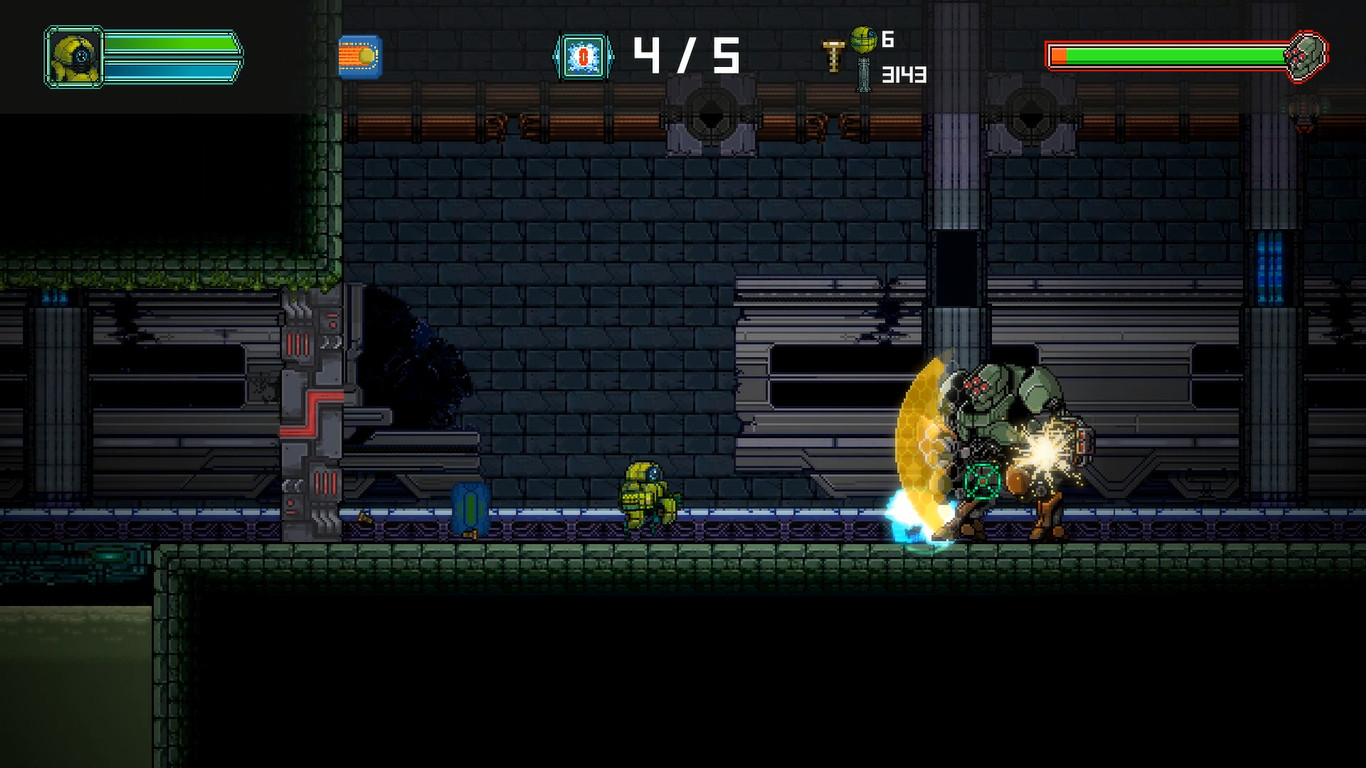This screenshot has height=768, width=1366.
Task: Expand the boss health display
Action: tap(1180, 57)
